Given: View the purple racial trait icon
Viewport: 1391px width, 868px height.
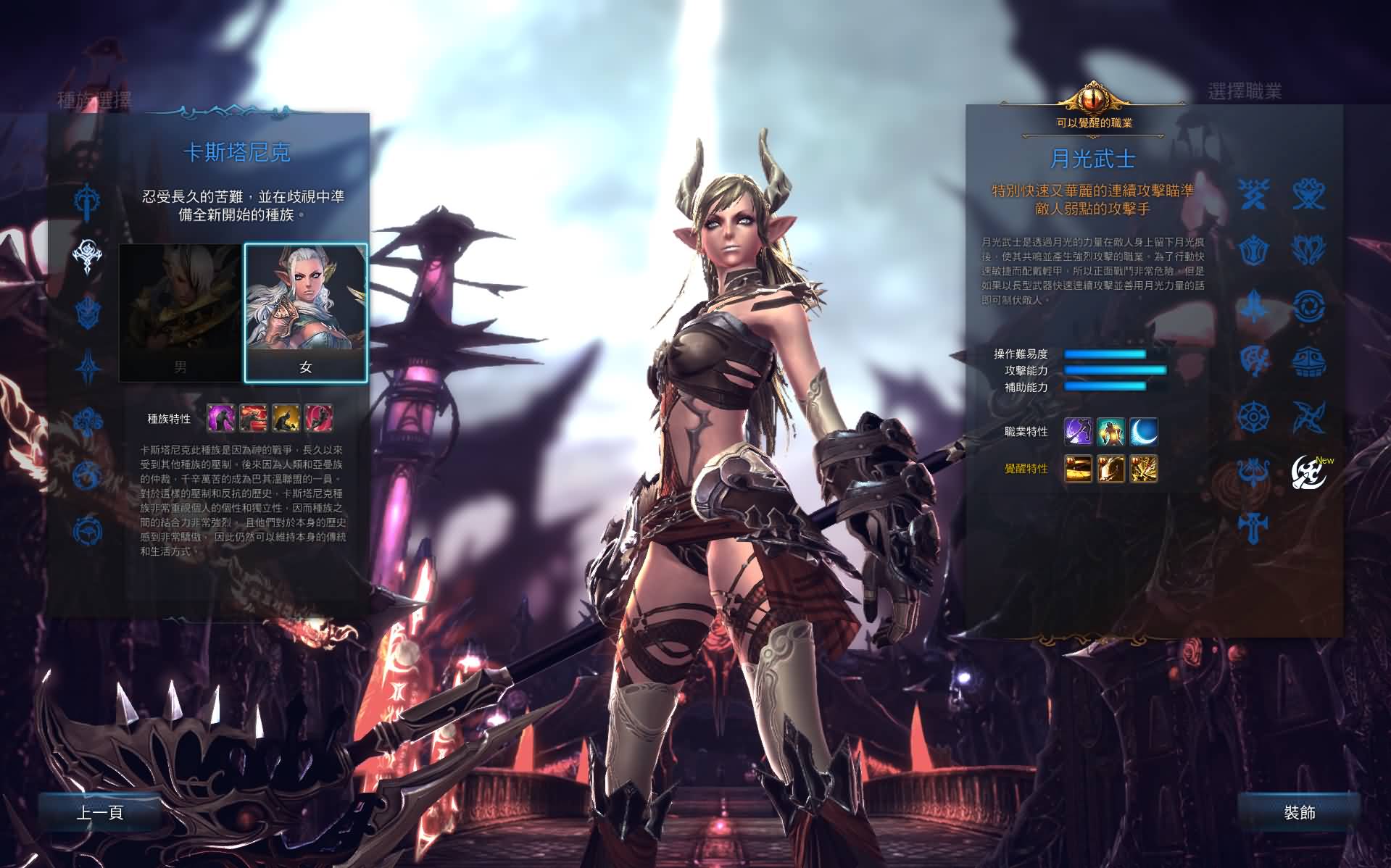Looking at the screenshot, I should click(x=220, y=418).
